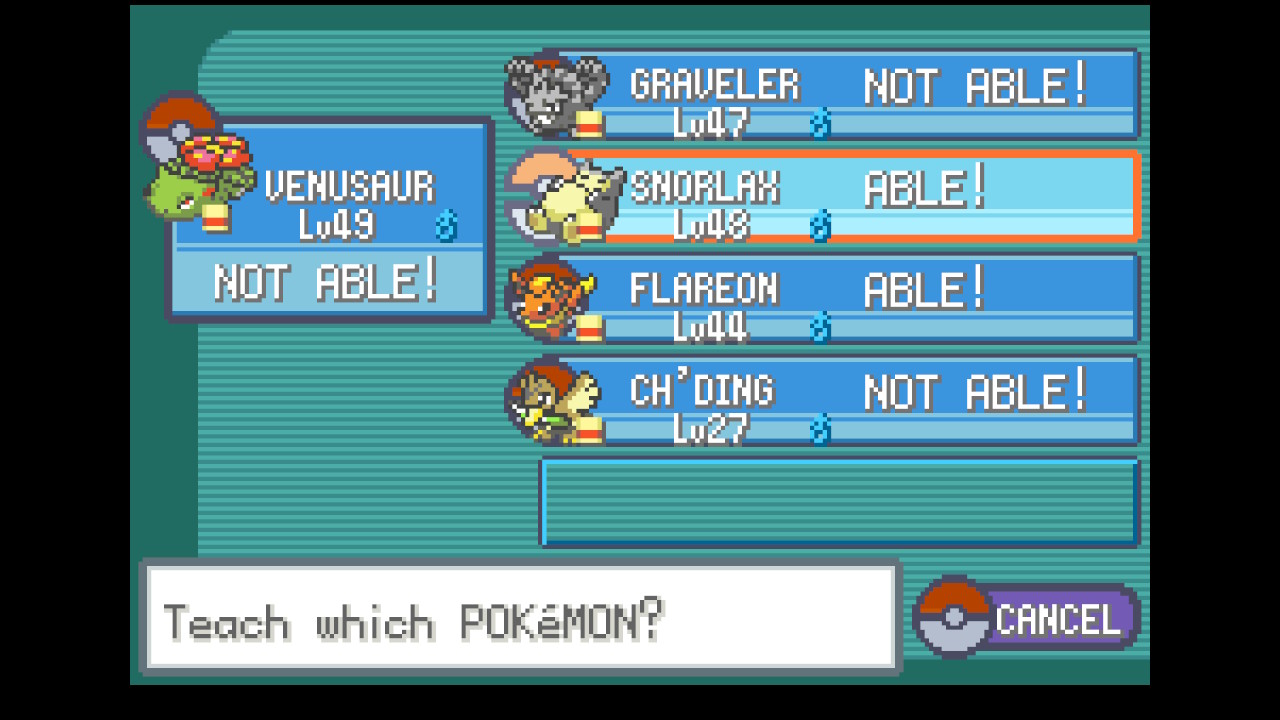Select the CH'DING party slot

[840, 401]
